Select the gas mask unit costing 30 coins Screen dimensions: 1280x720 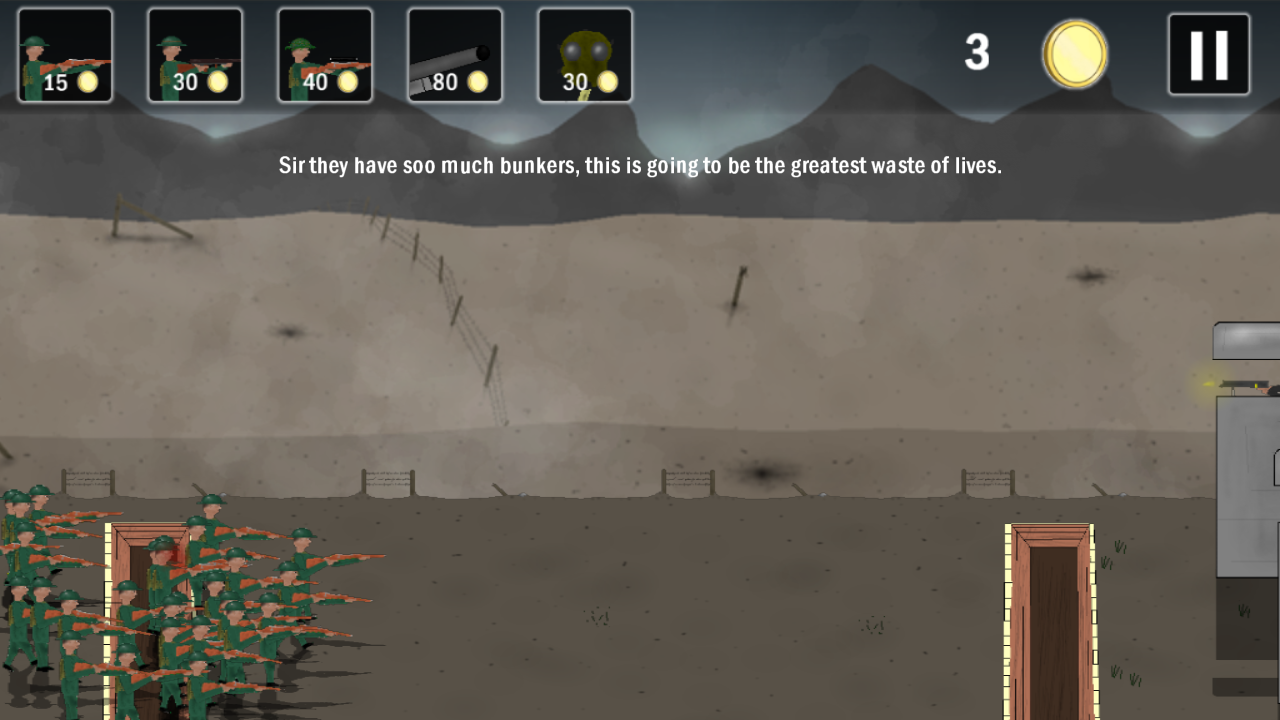tap(585, 55)
